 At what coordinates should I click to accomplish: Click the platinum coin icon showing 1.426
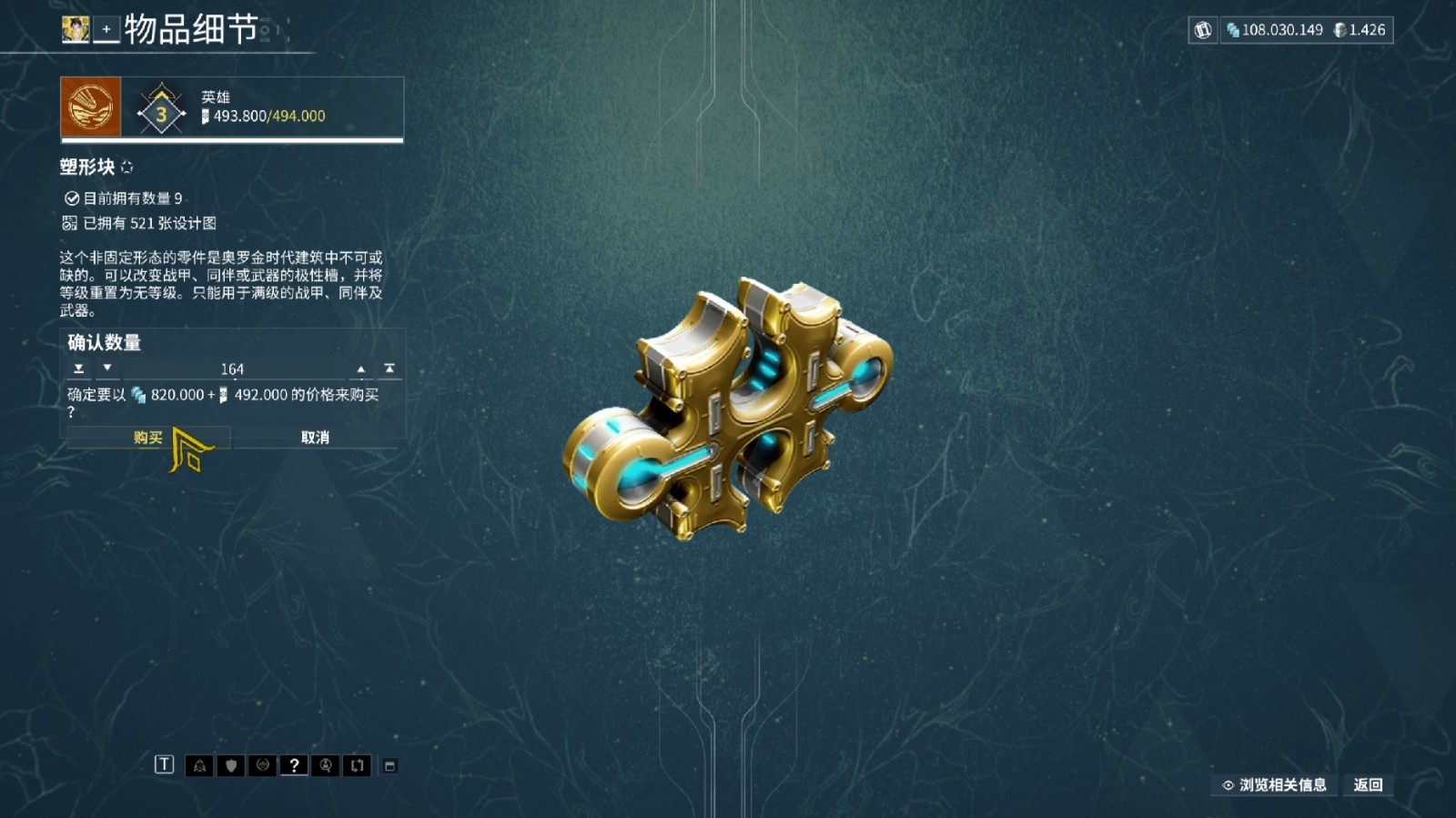pos(1340,30)
